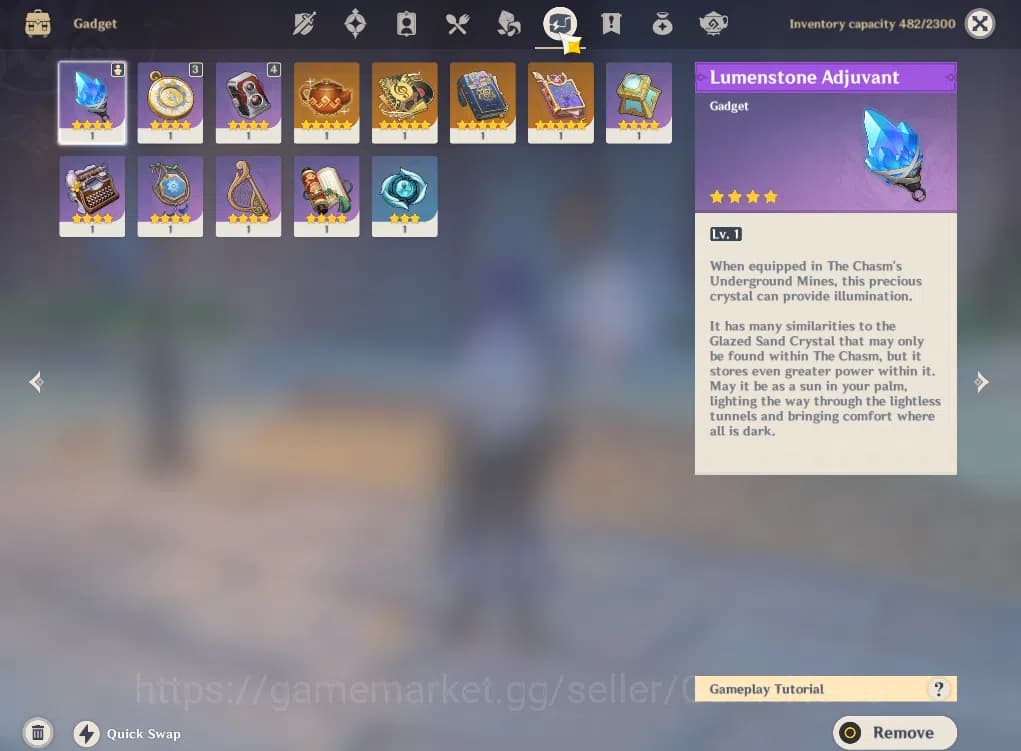Switch to the Furnishings teapot tab

[x=713, y=23]
